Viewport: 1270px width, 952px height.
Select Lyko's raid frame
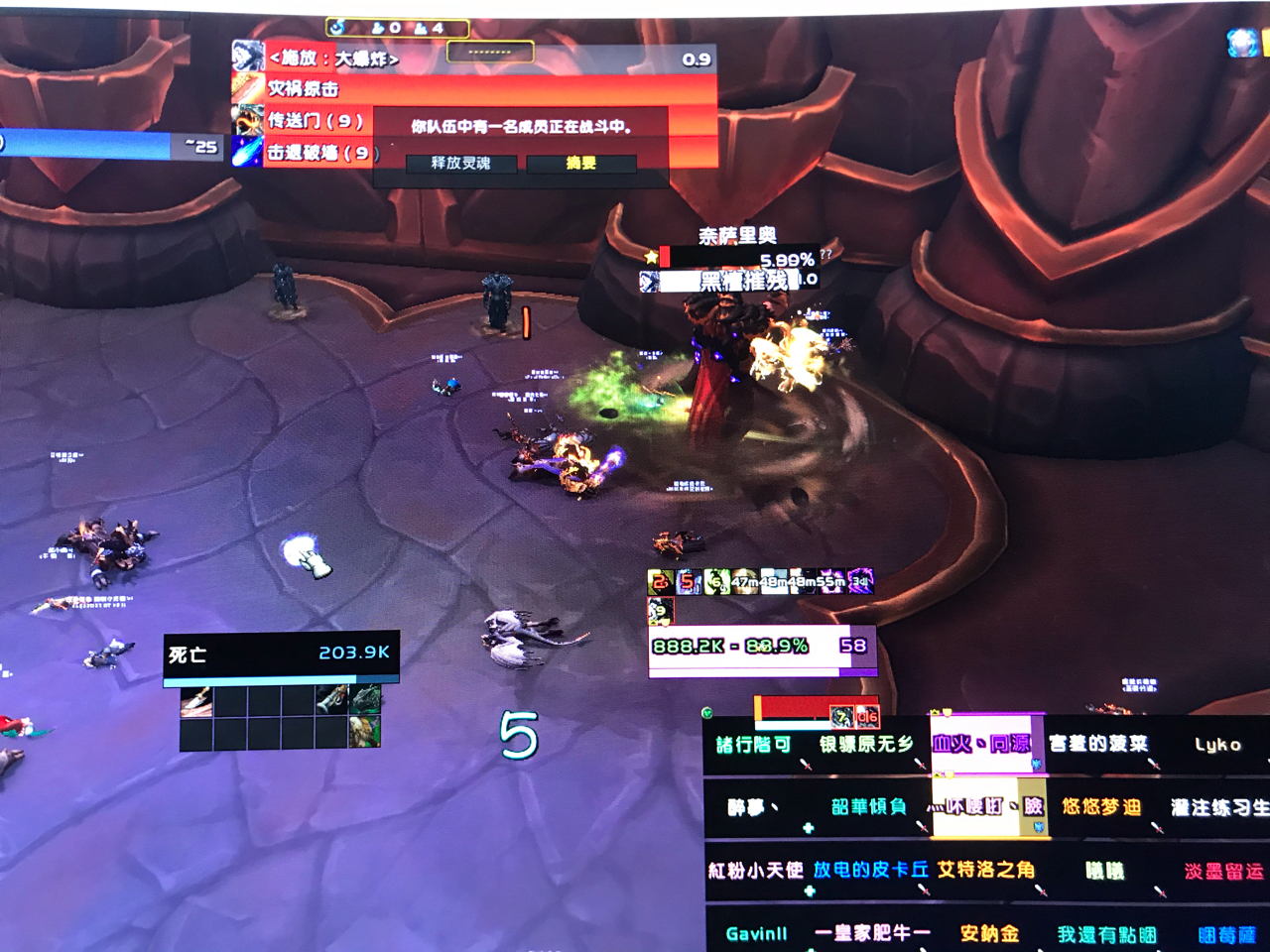pyautogui.click(x=1219, y=743)
